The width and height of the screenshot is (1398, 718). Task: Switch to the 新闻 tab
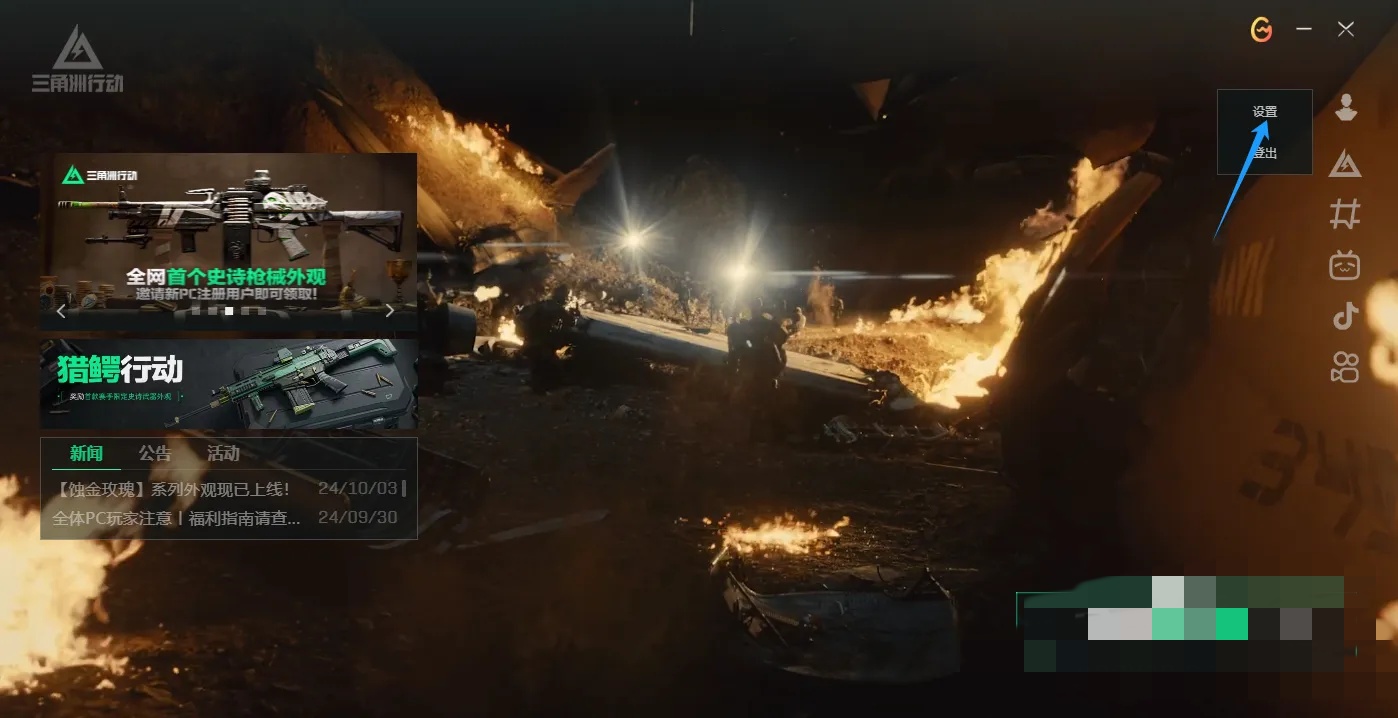click(86, 454)
